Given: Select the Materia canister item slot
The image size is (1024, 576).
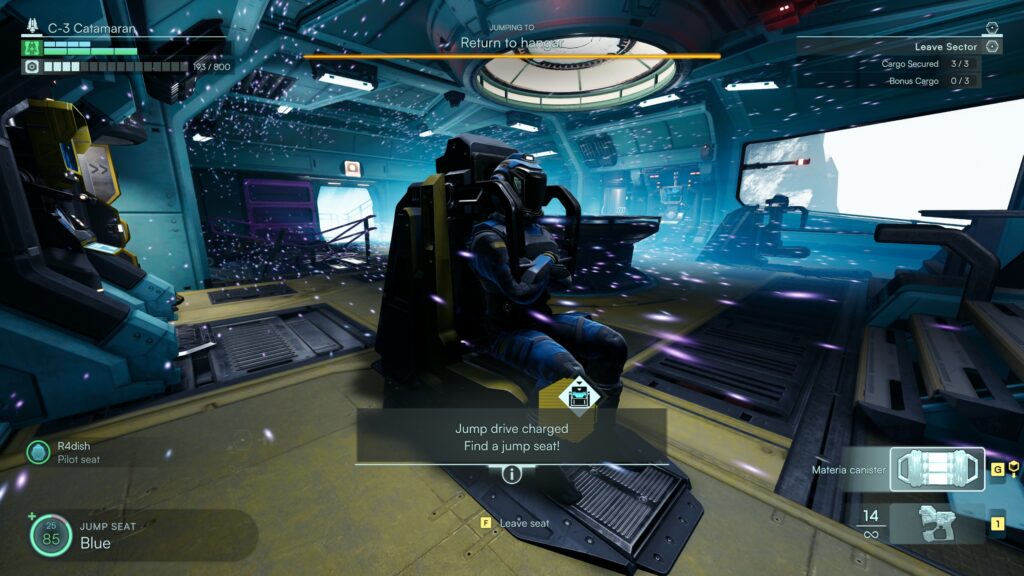Looking at the screenshot, I should 937,469.
